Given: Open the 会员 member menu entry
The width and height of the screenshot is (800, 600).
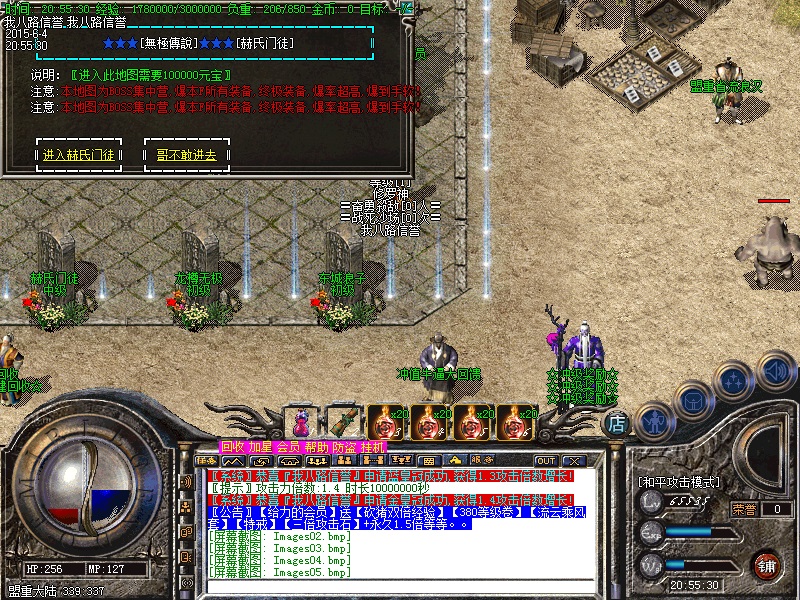Looking at the screenshot, I should point(288,447).
